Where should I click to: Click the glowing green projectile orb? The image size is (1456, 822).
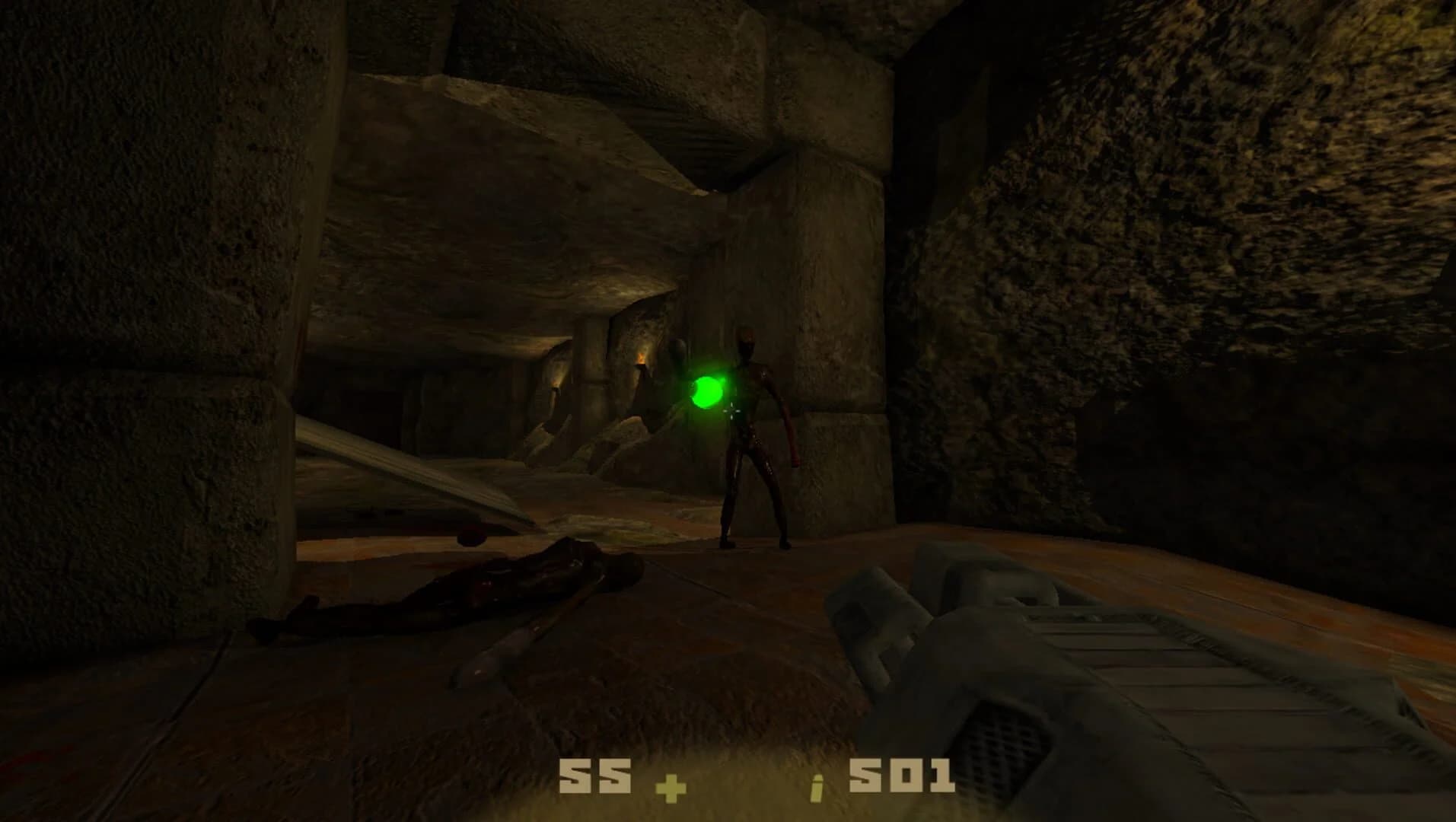[708, 392]
